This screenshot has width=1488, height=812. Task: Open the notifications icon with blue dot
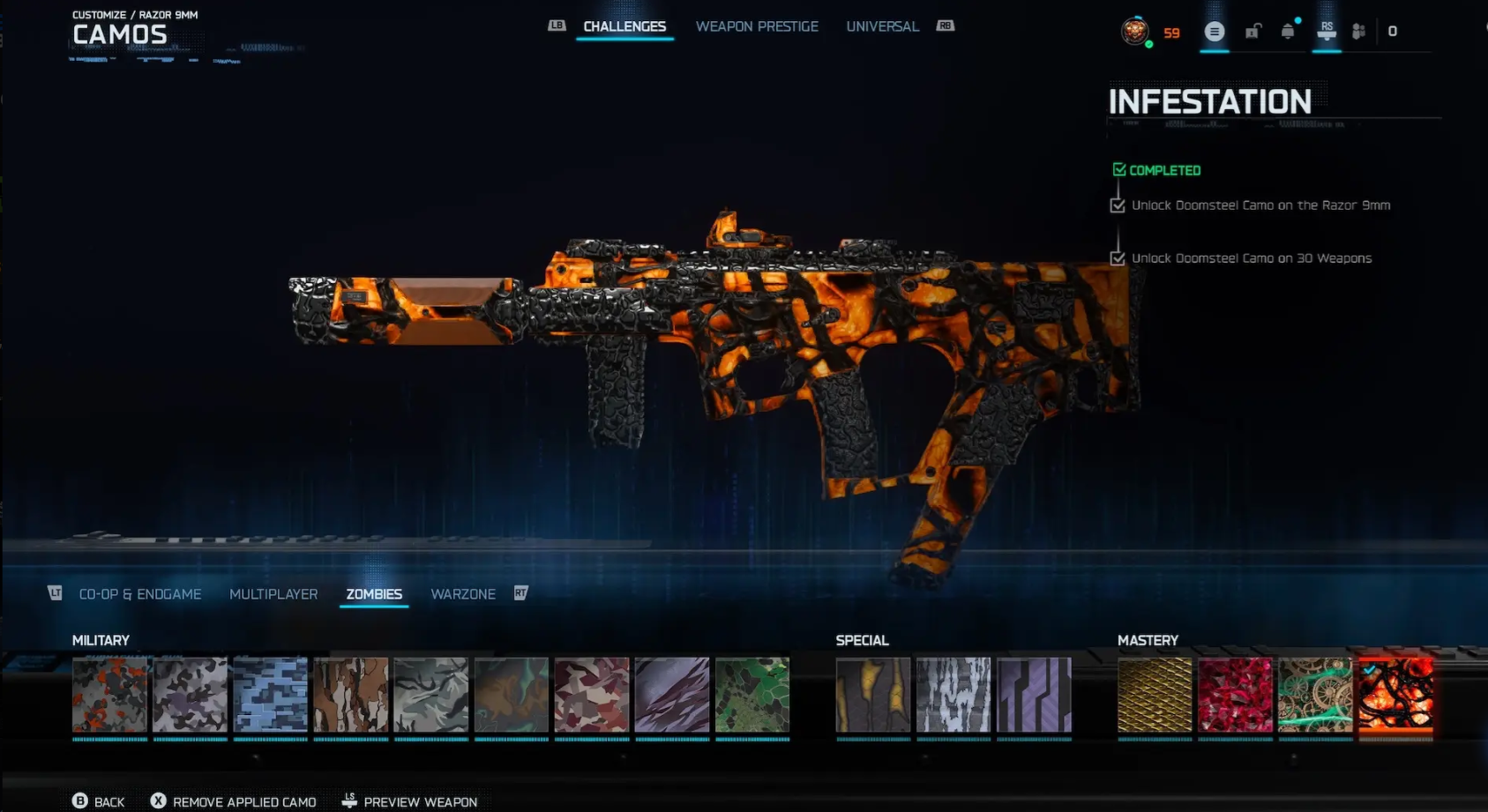[1288, 31]
